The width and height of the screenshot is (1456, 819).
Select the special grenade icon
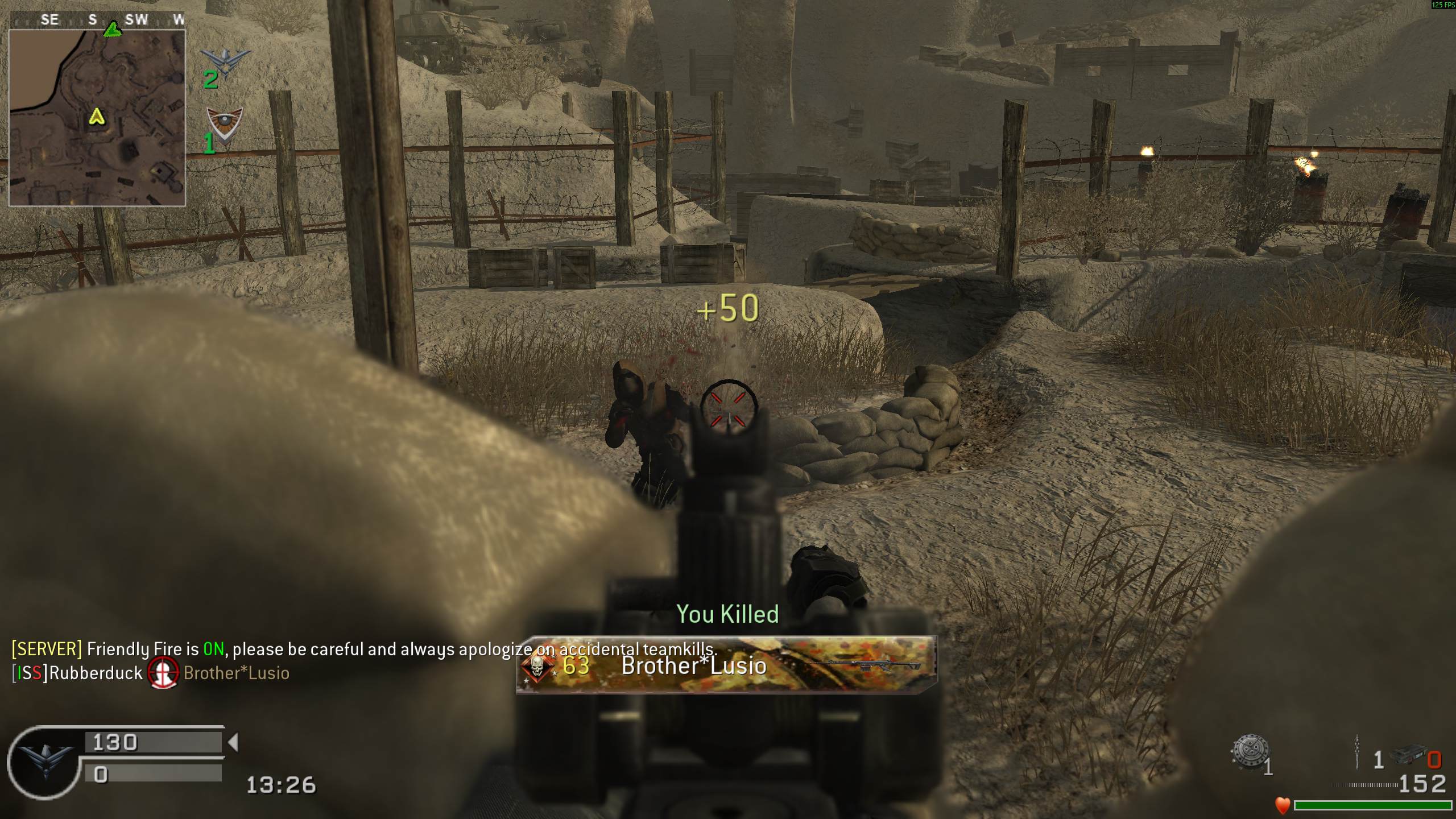point(1250,753)
